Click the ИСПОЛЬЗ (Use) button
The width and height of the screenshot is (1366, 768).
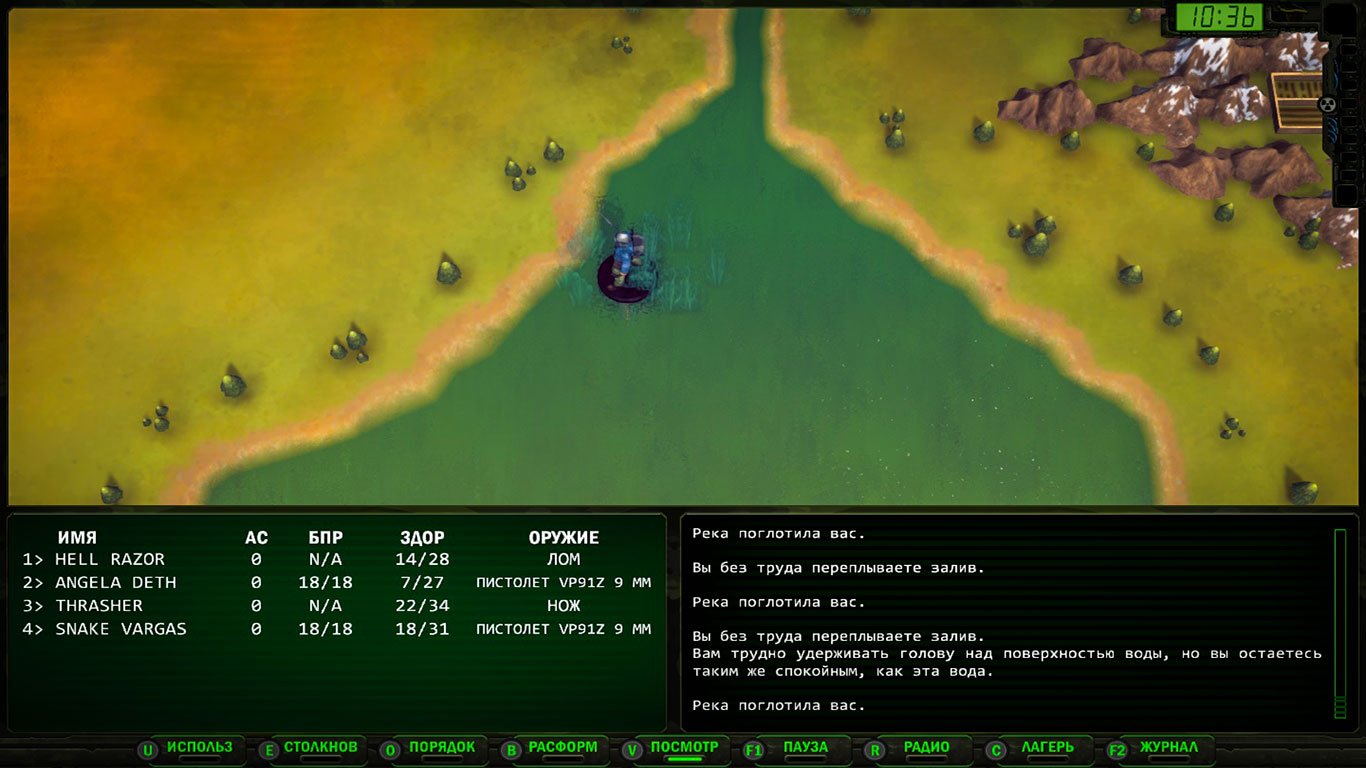[199, 748]
